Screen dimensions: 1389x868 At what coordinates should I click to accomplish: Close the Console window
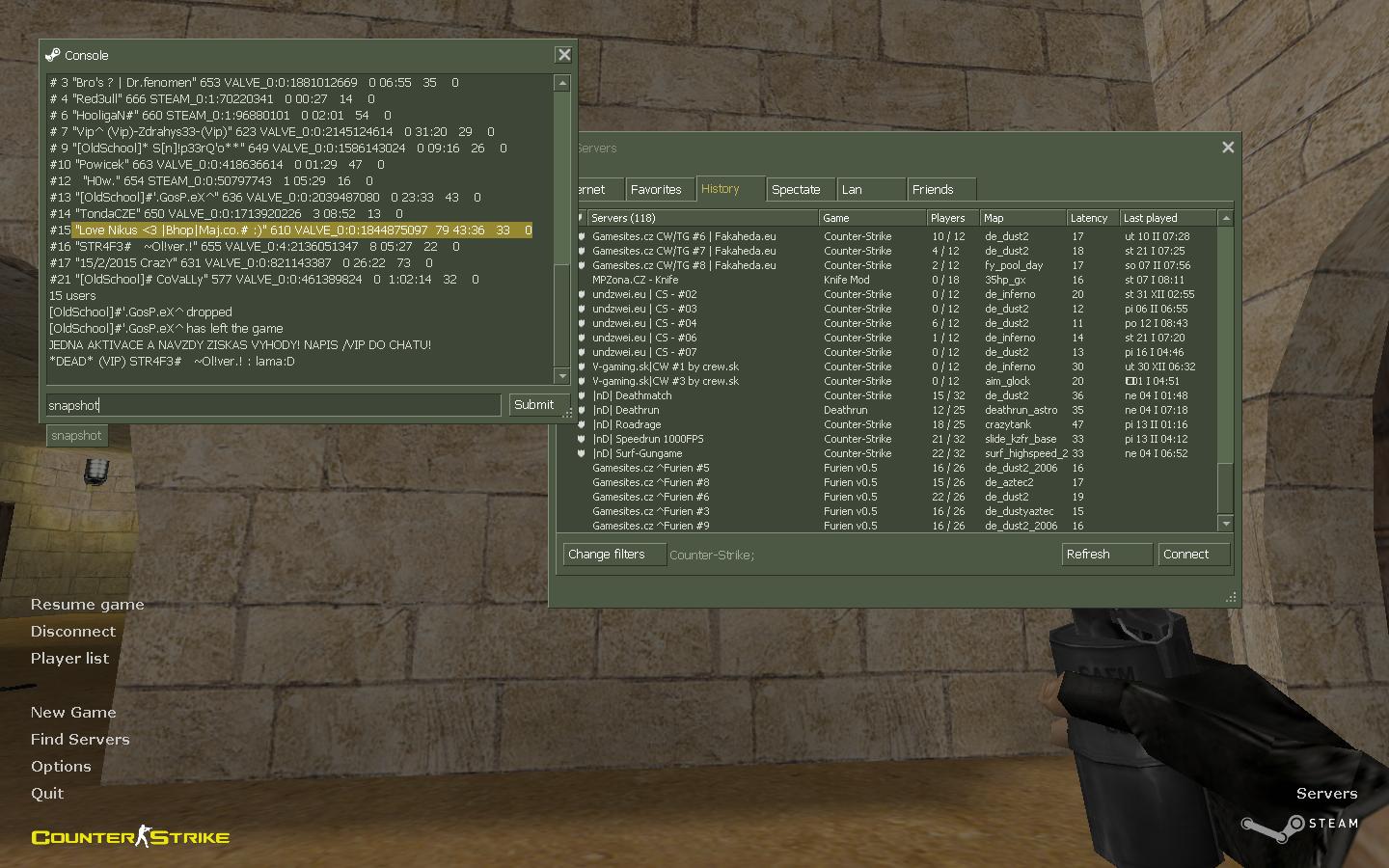(564, 55)
